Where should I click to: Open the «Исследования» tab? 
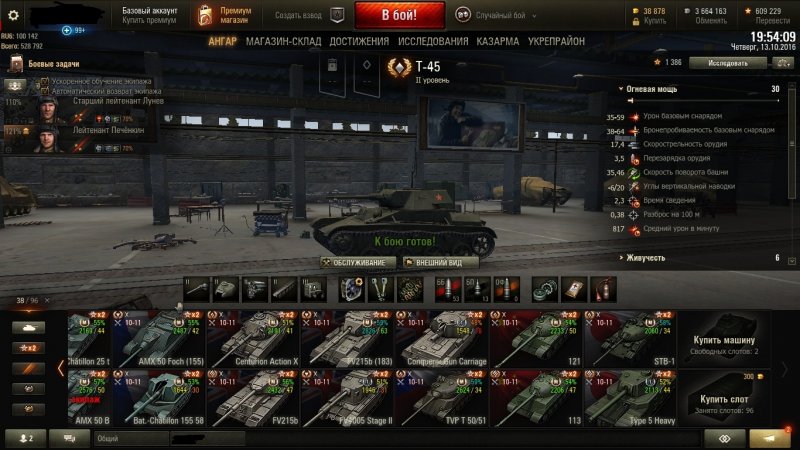pyautogui.click(x=433, y=41)
